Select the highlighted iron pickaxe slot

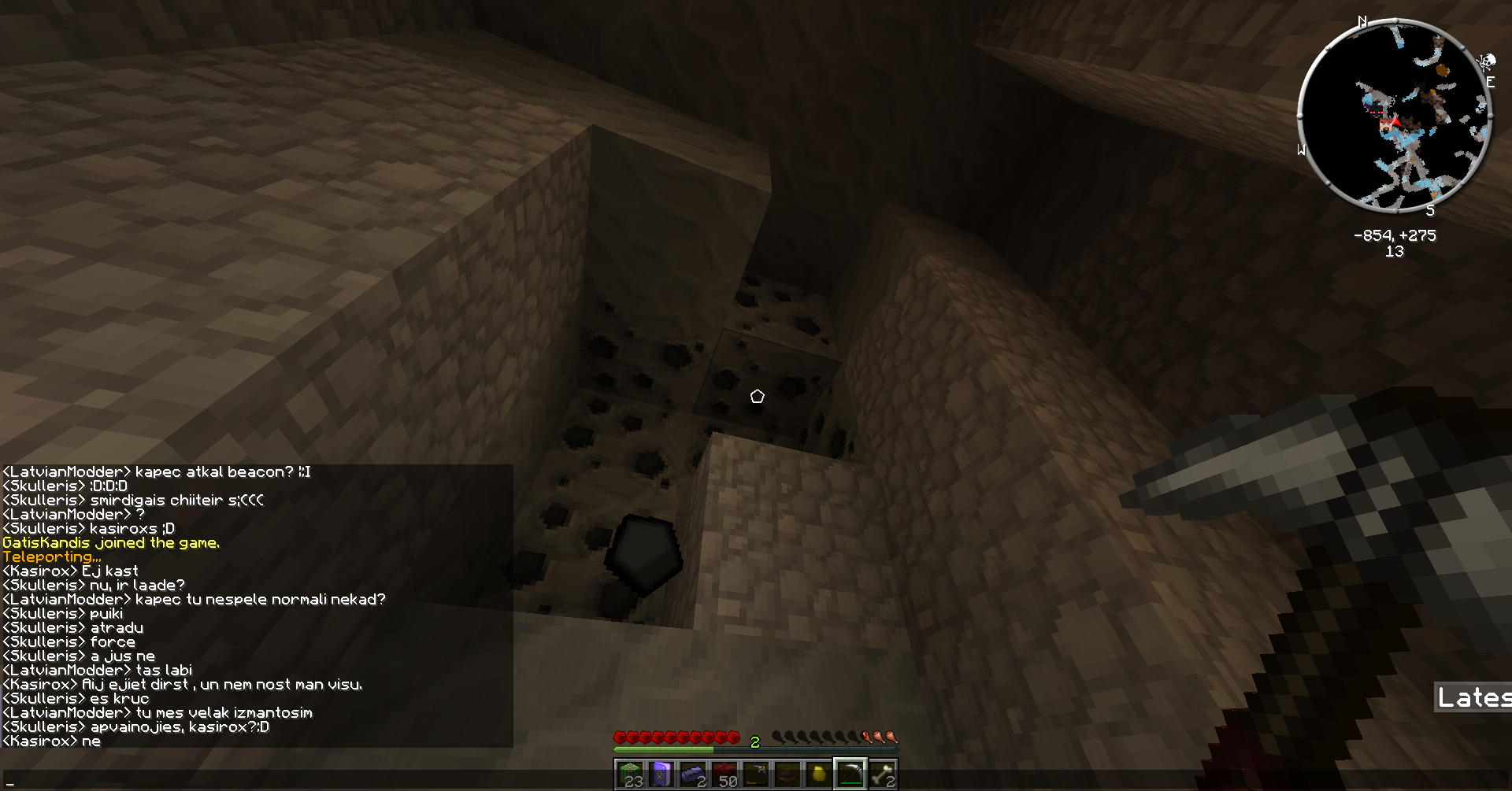[850, 774]
